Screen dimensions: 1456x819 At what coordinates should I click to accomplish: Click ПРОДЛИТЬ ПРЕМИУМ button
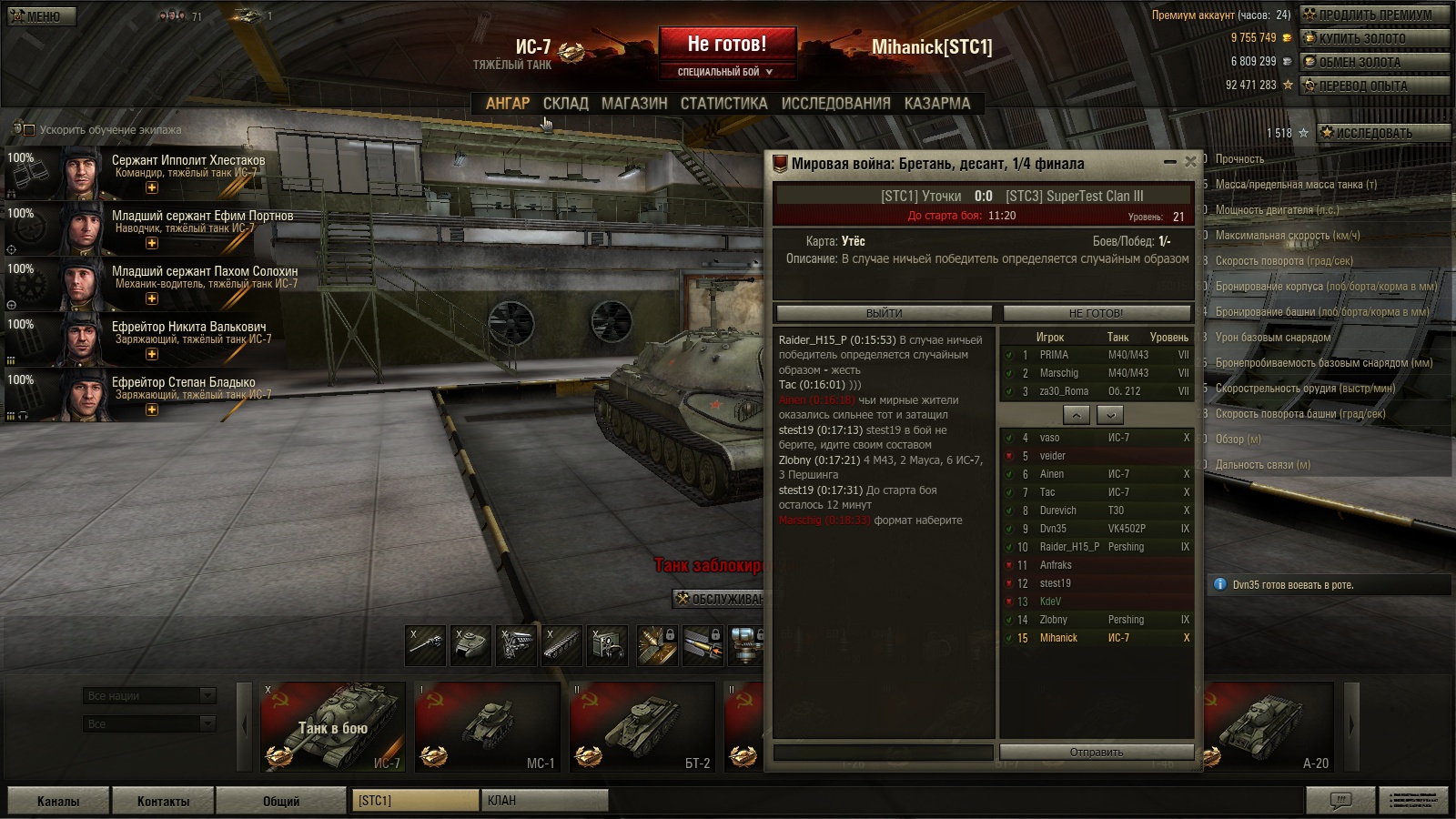[1374, 15]
